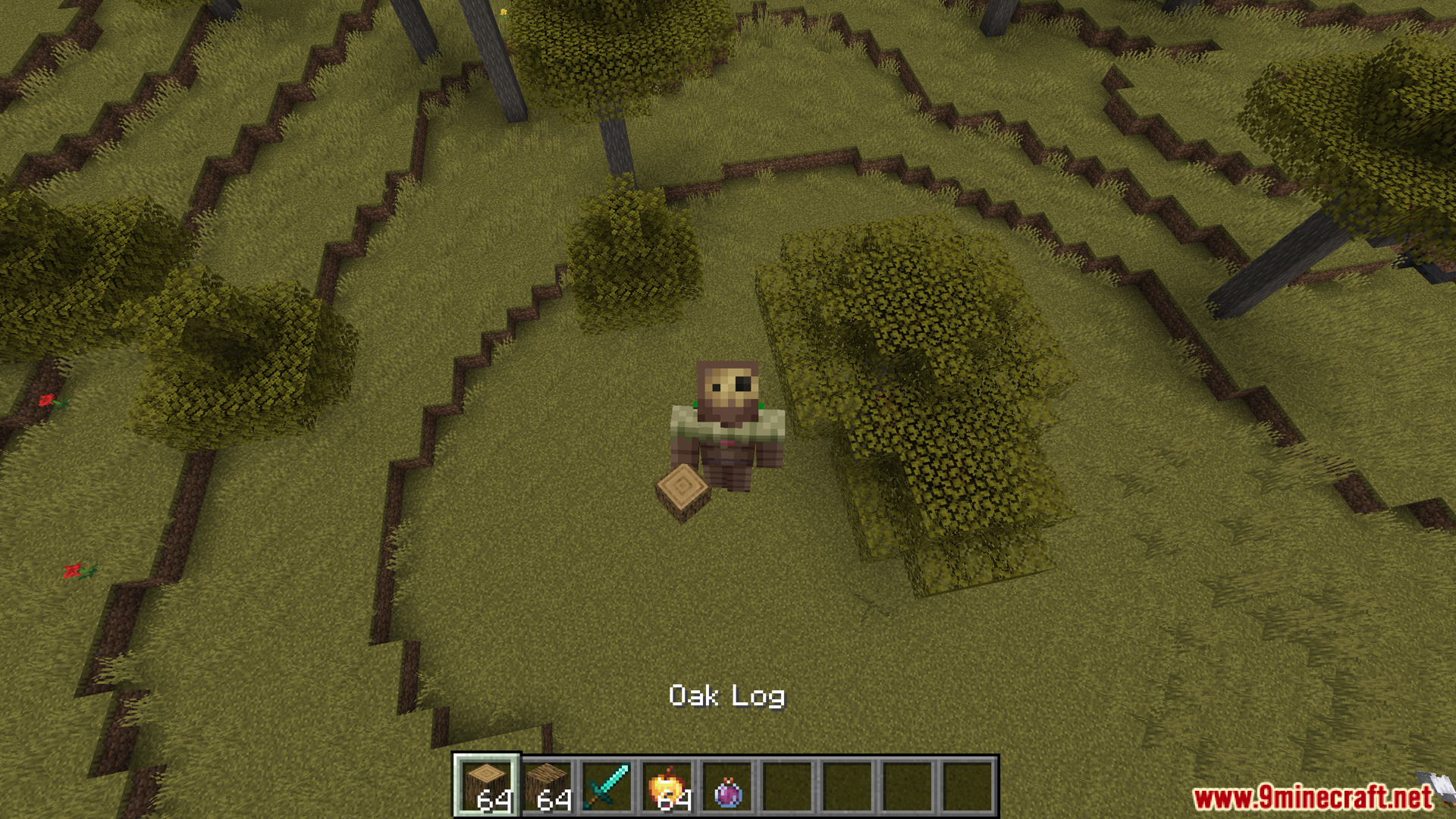The width and height of the screenshot is (1456, 819).
Task: Open the www.9minecraft.net watermark link
Action: [x=1313, y=798]
